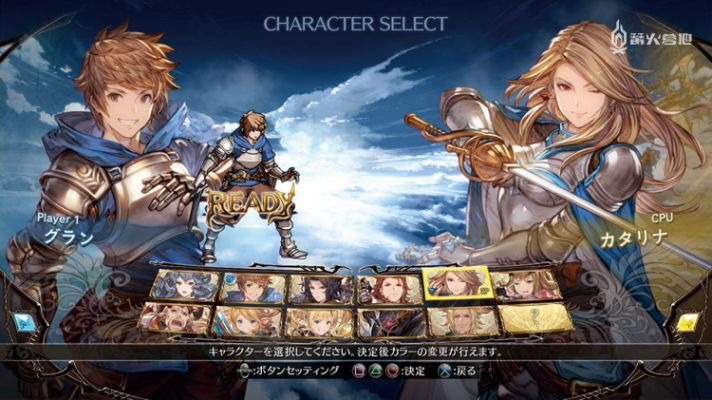Pick Lancelot, the black-haired knight tile
The width and height of the screenshot is (712, 400).
321,288
